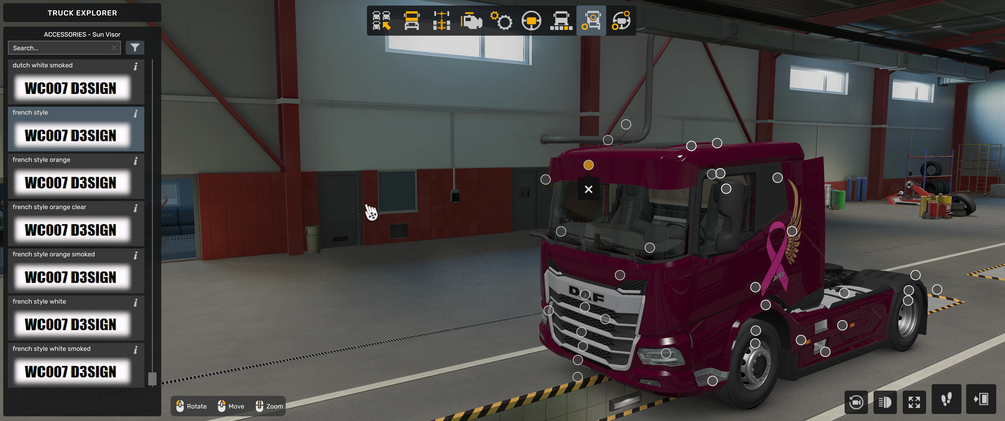Screen dimensions: 1005x421
Task: Show info for french style orange visor
Action: click(136, 160)
